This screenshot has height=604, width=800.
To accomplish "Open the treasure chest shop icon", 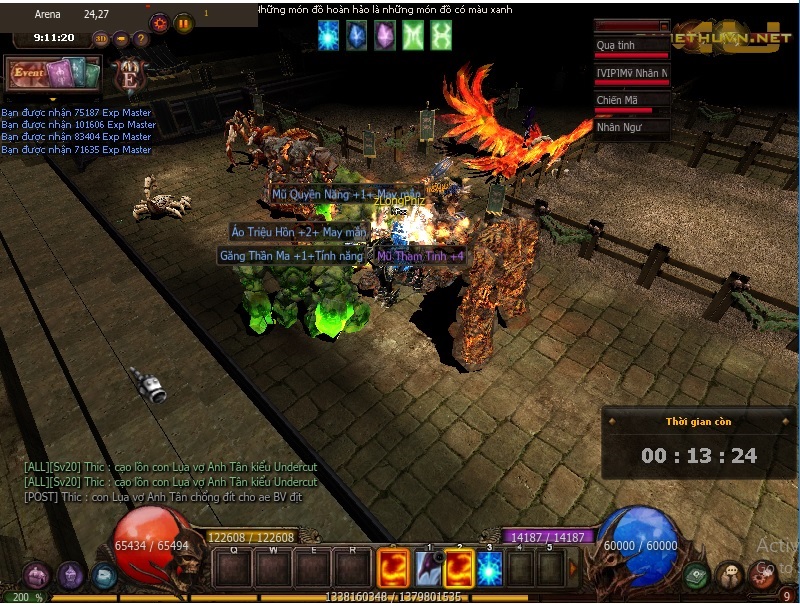I will [37, 575].
